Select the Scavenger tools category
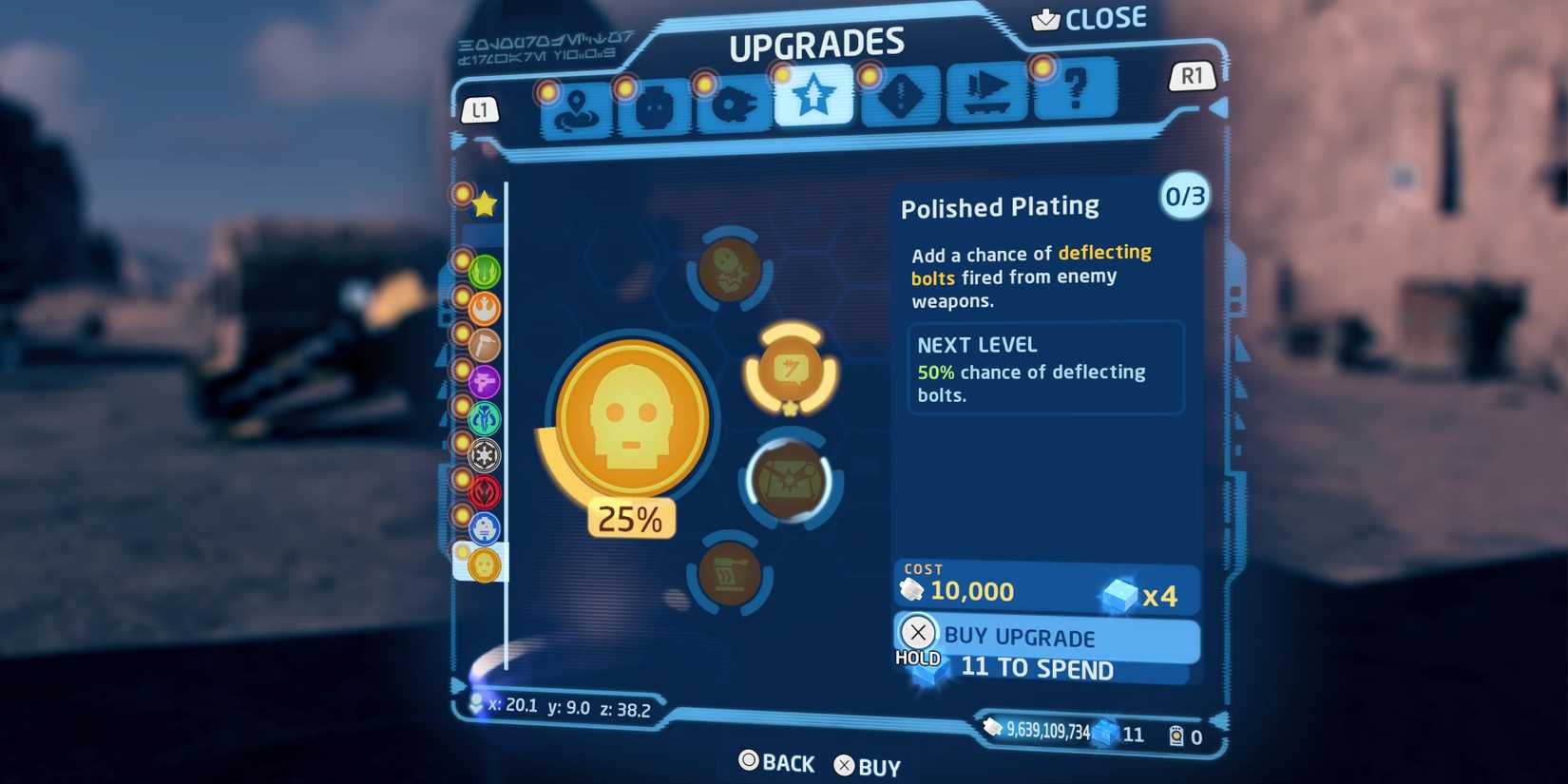 483,346
